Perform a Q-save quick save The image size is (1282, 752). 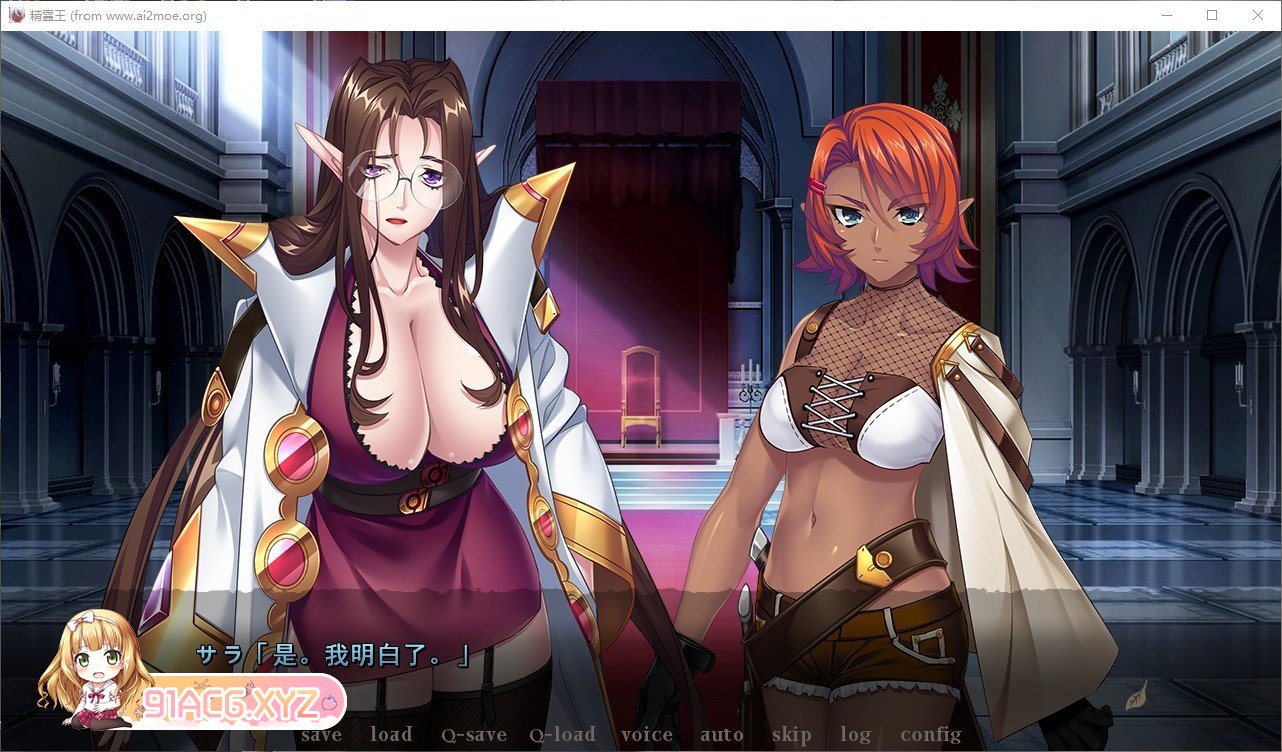click(x=476, y=733)
